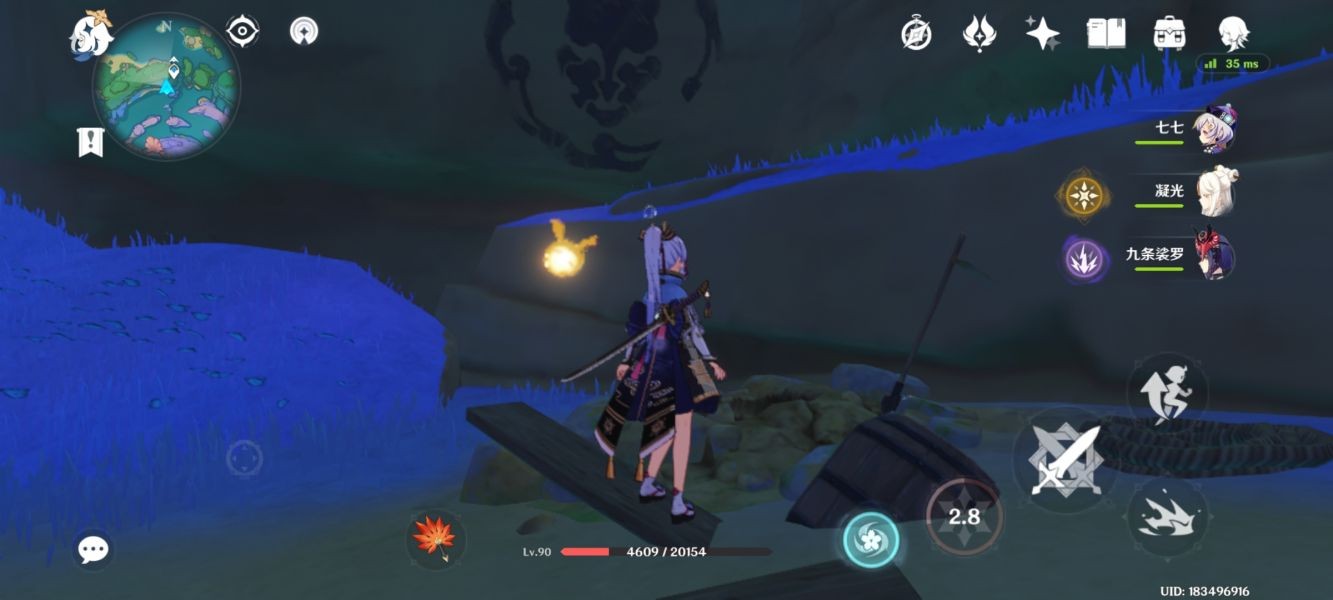Trigger the elemental skill on cooldown
Viewport: 1333px width, 600px height.
click(964, 516)
